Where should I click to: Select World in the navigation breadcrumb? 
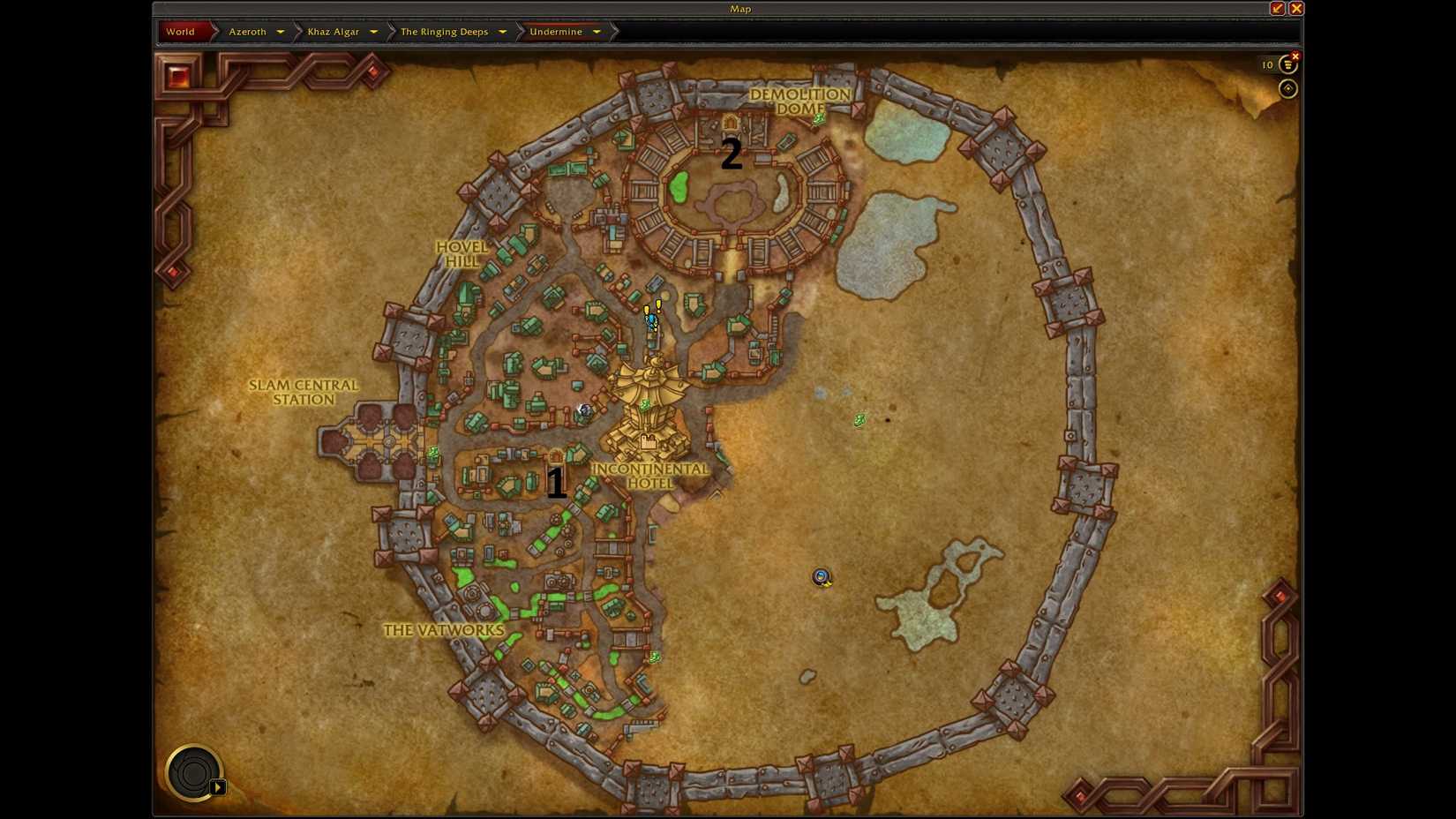(180, 31)
